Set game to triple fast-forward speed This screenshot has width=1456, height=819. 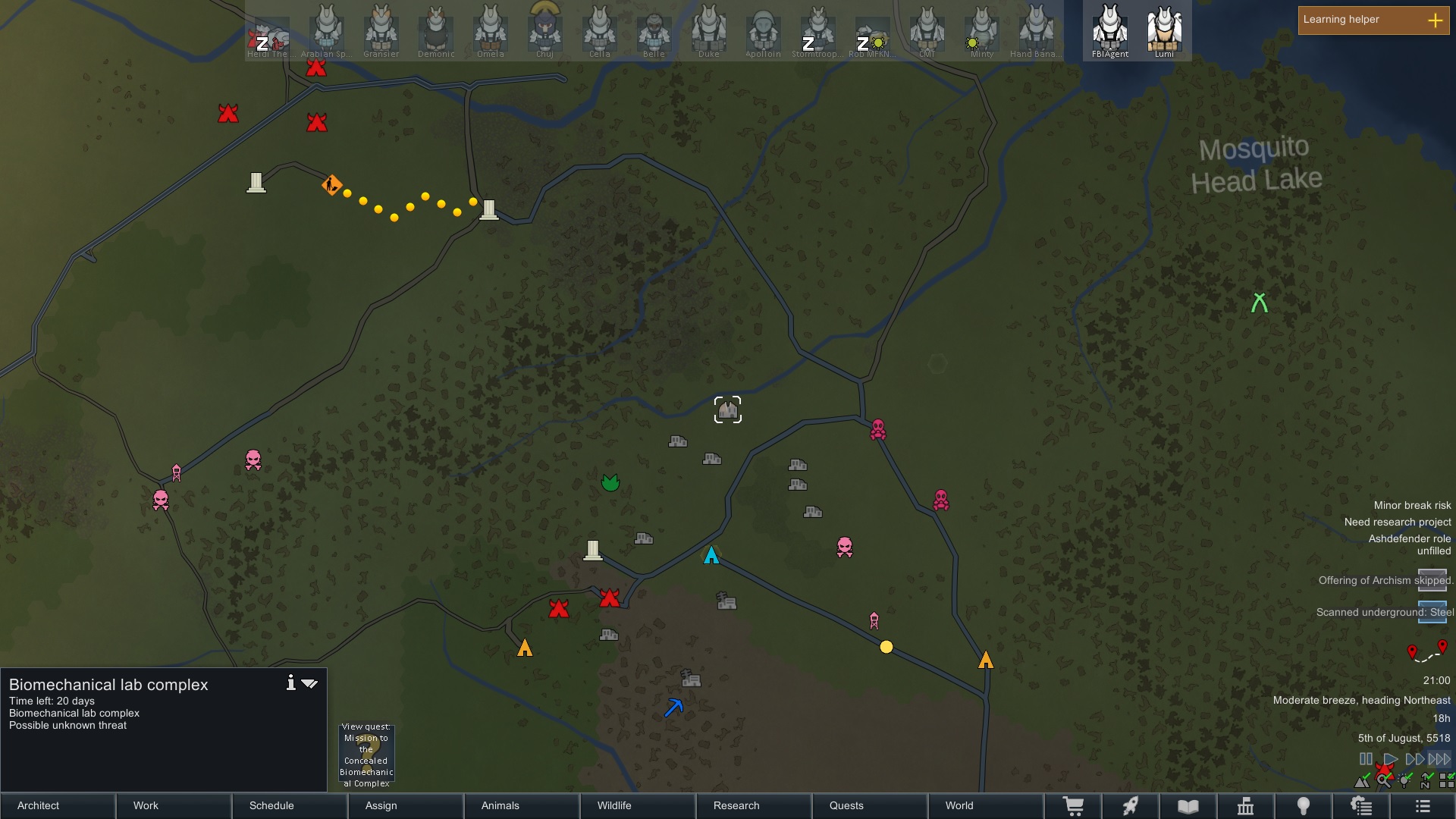(1439, 759)
